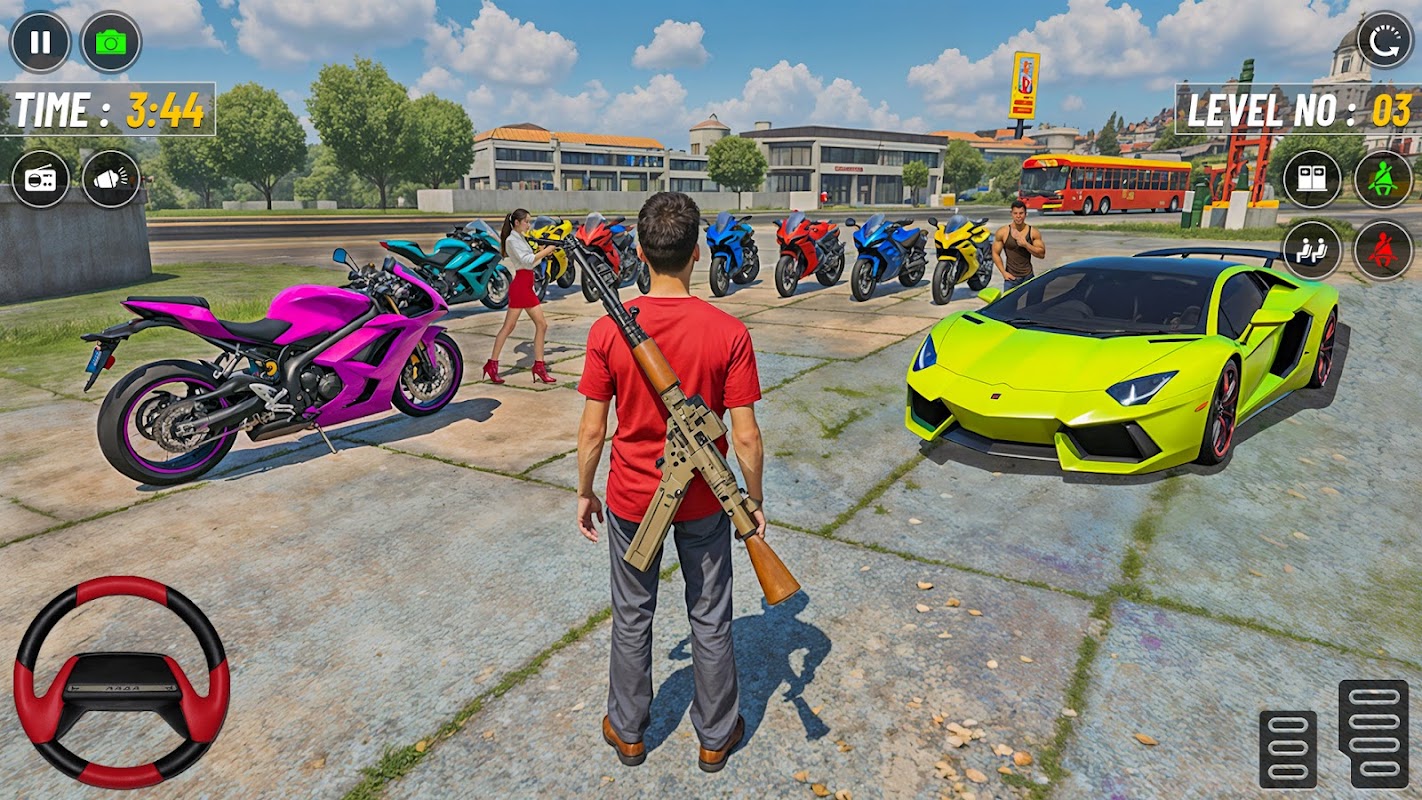The image size is (1422, 800).
Task: Click the red steering wheel control
Action: click(x=122, y=682)
